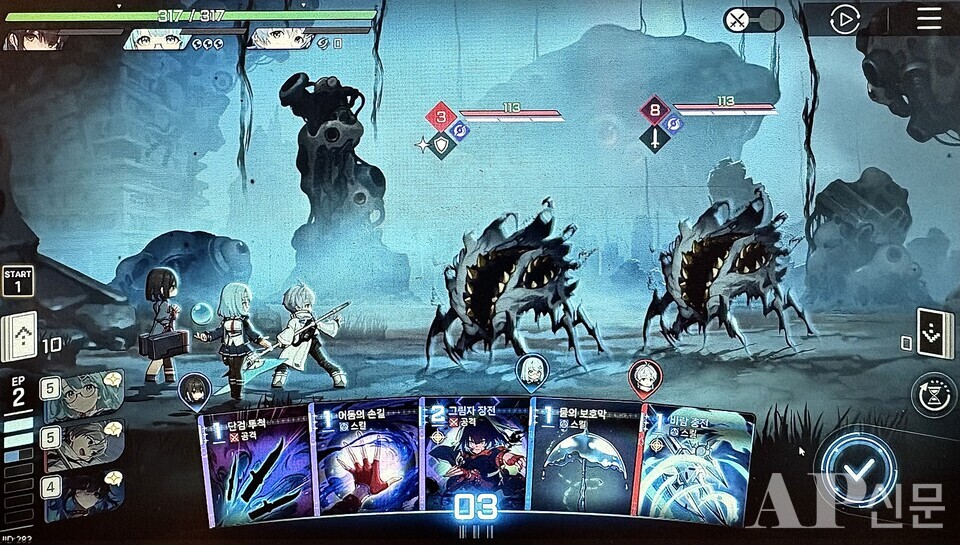The width and height of the screenshot is (960, 545).
Task: Select the dark-haired partner portrait costing 4
Action: point(83,491)
